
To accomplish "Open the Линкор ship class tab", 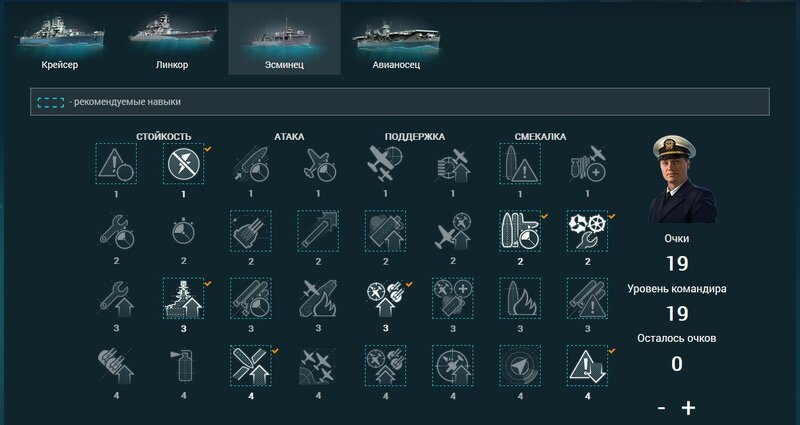I will [x=172, y=38].
